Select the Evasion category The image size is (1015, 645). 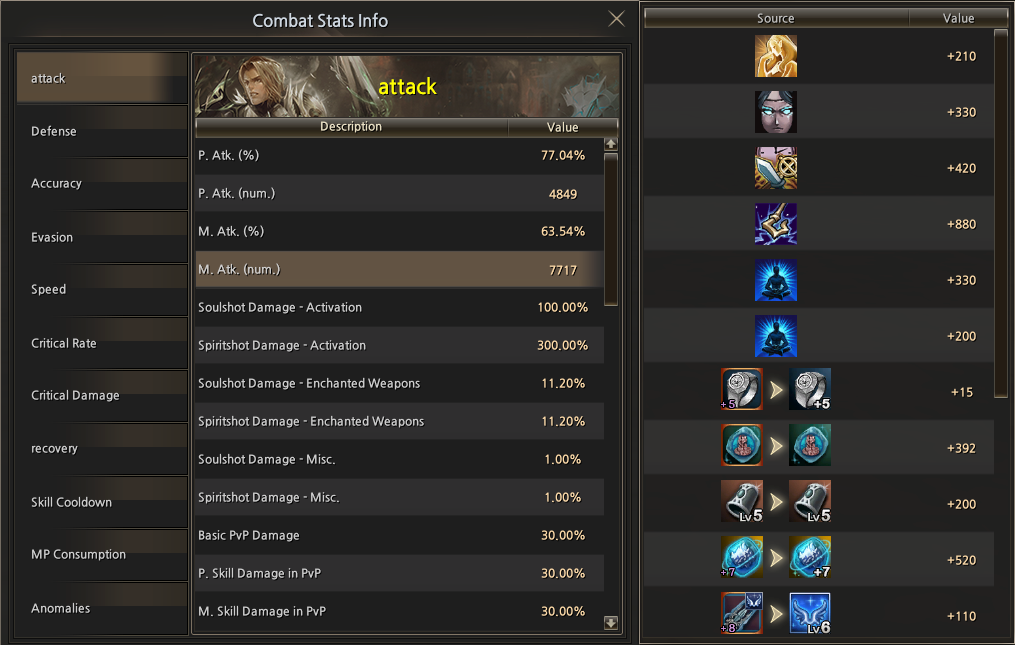[102, 237]
